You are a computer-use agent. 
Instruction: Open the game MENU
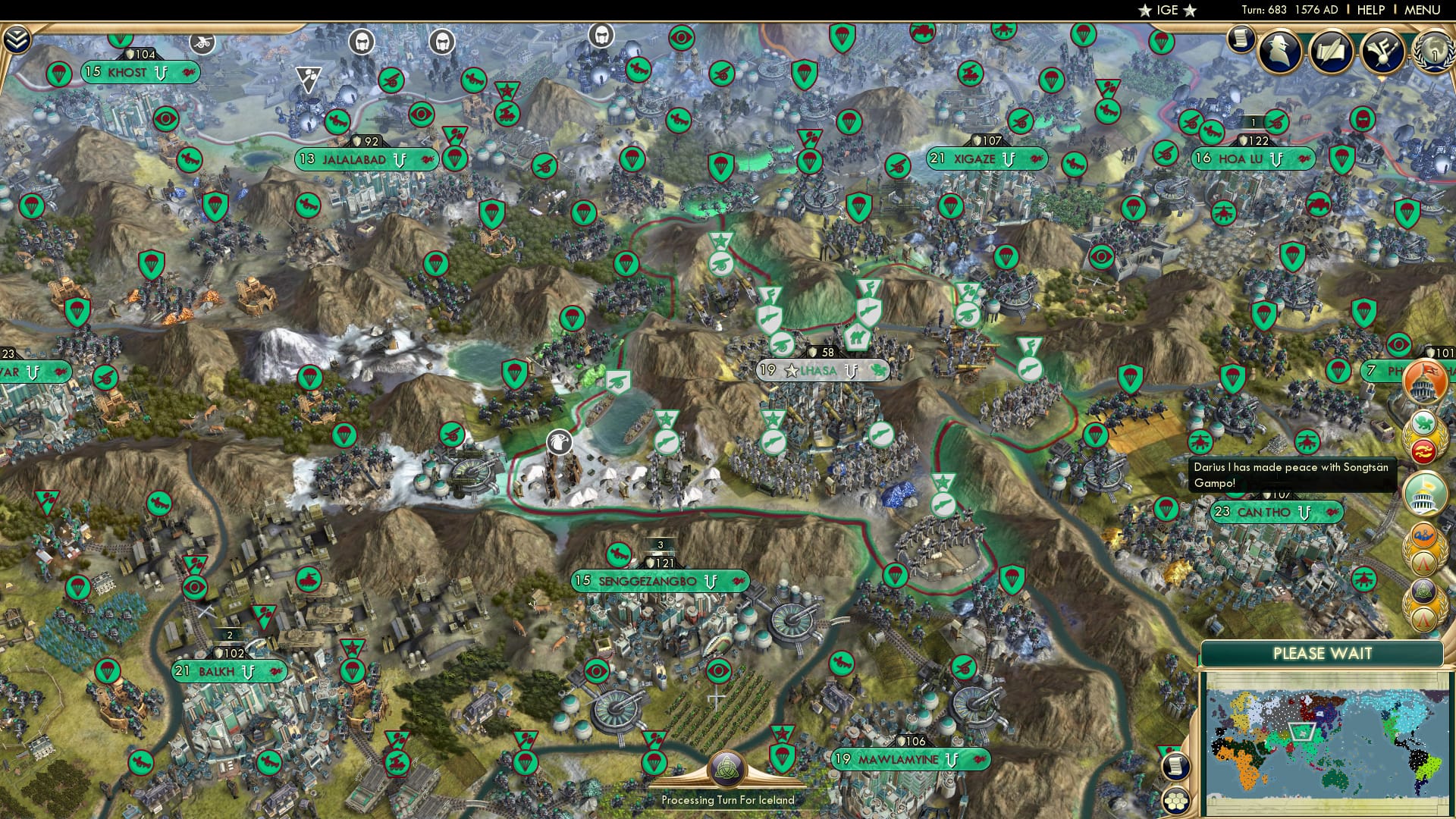1424,10
